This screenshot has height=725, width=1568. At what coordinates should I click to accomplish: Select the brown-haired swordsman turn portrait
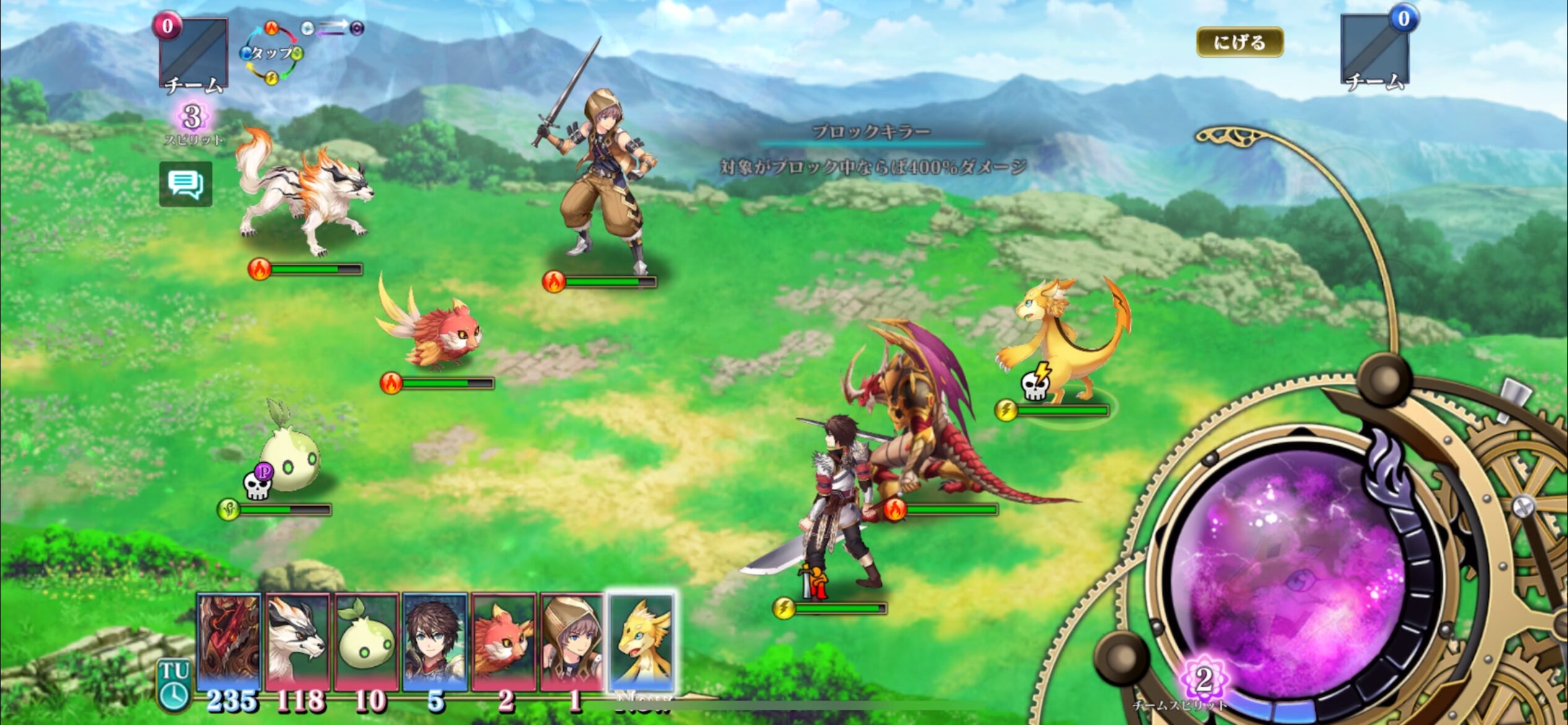pos(434,641)
